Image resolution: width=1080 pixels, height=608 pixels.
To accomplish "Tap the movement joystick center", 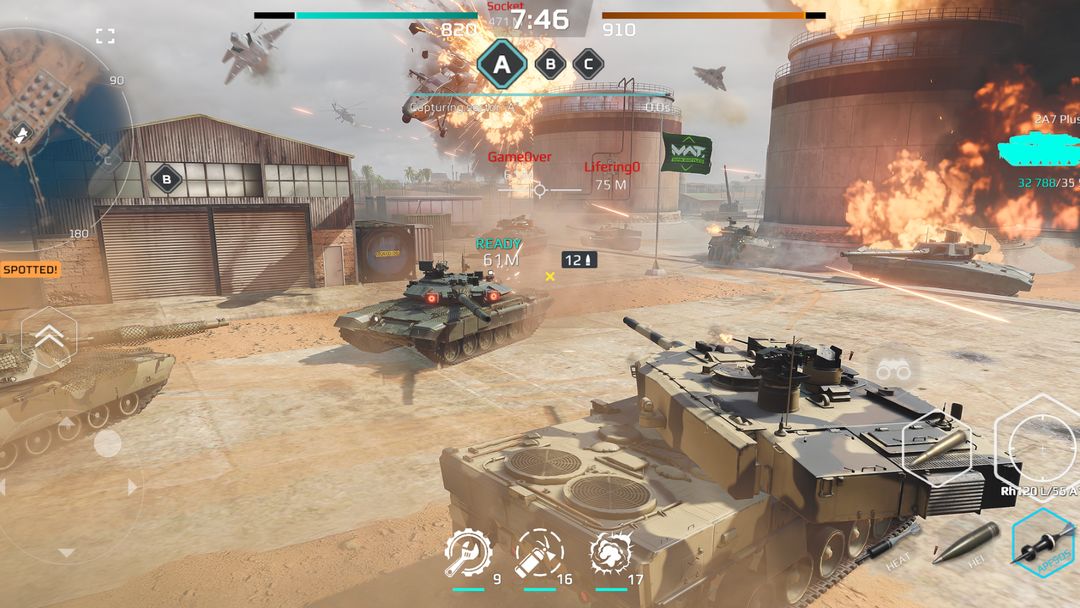I will click(x=107, y=443).
